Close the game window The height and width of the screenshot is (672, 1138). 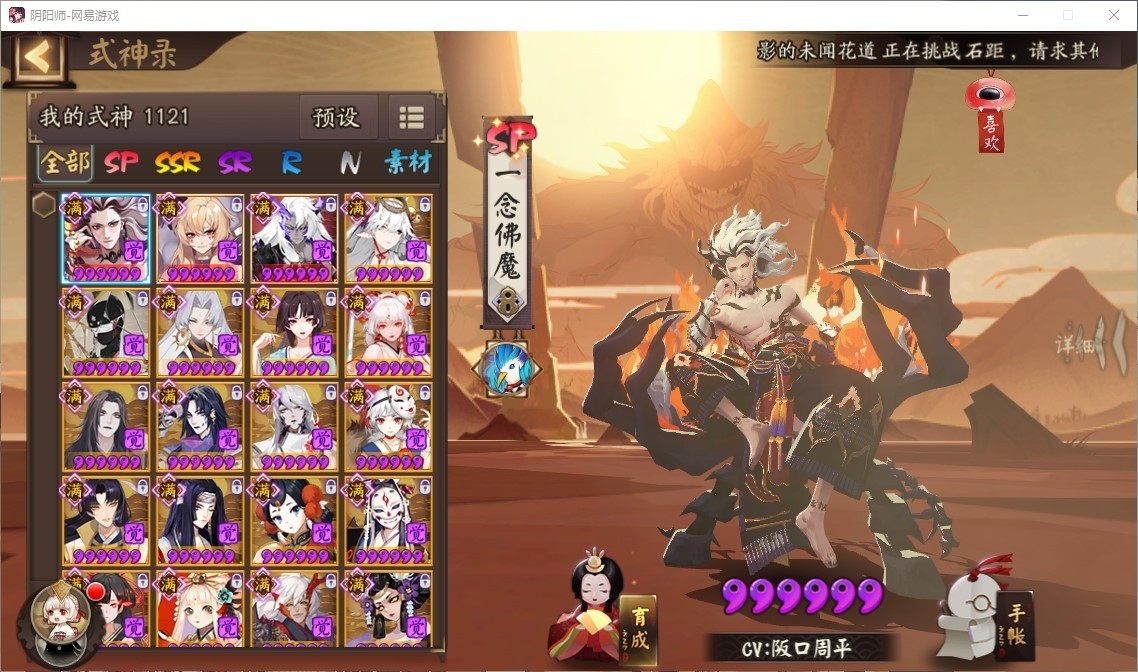pos(1113,15)
